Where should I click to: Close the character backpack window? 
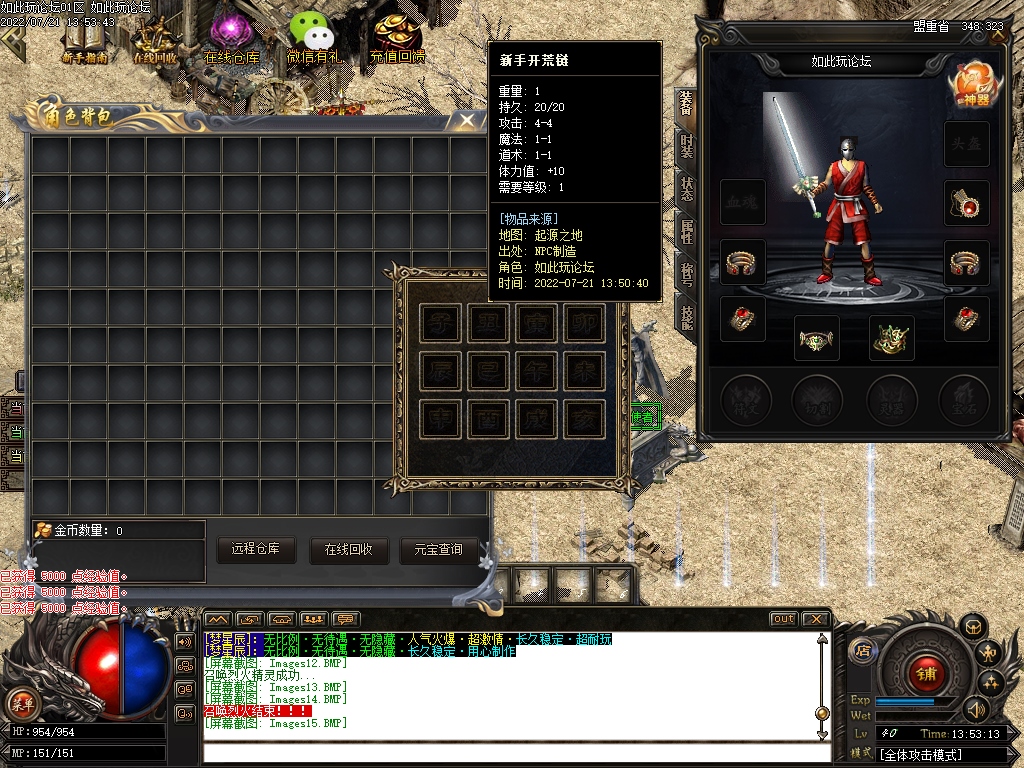tap(467, 120)
